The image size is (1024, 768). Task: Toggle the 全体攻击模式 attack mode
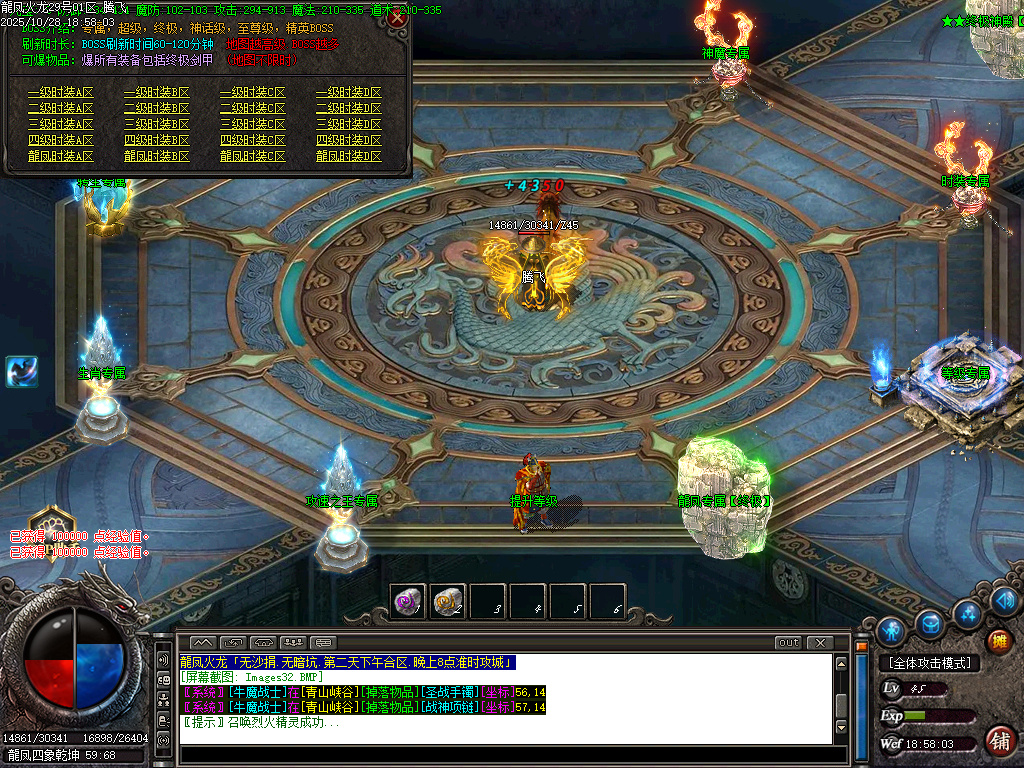tap(929, 663)
